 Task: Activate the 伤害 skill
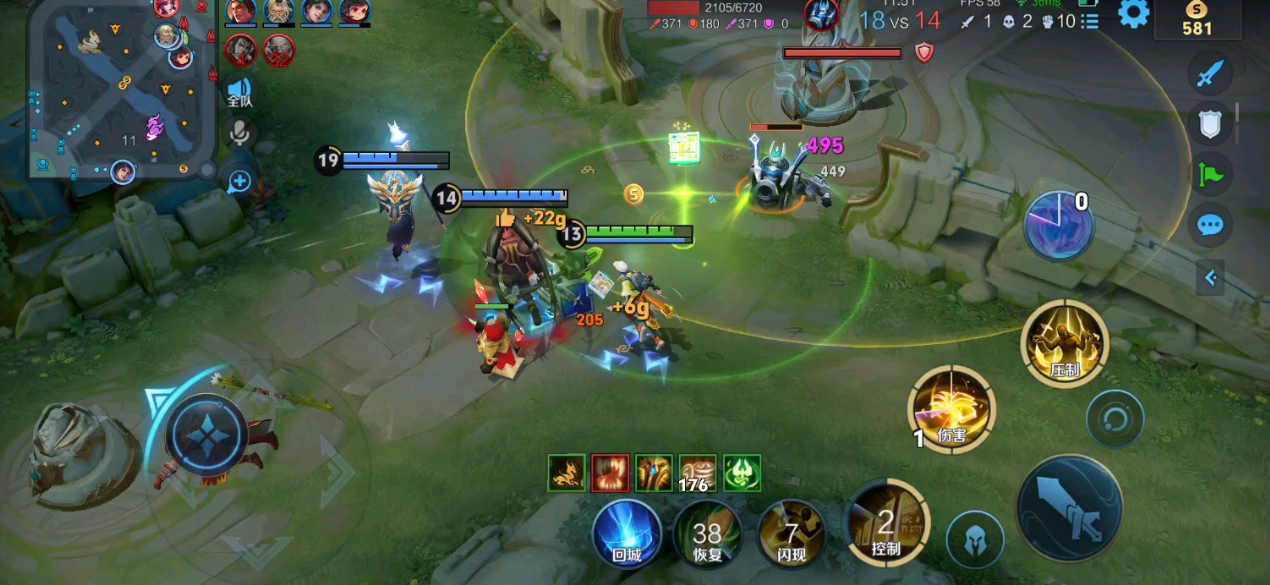click(x=951, y=408)
